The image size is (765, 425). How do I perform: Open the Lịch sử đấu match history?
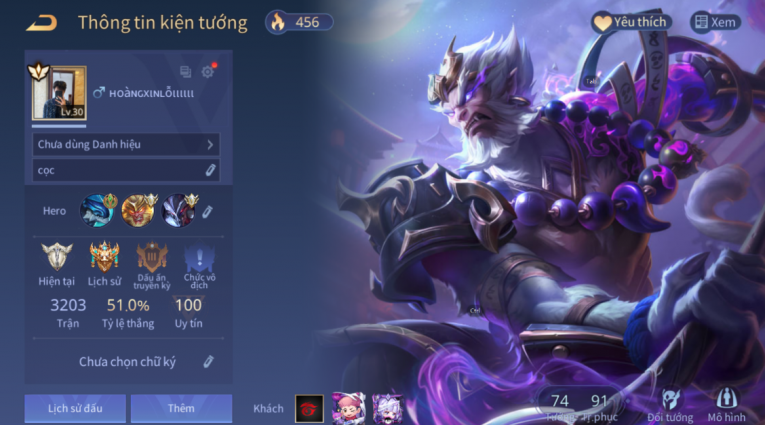(x=76, y=408)
